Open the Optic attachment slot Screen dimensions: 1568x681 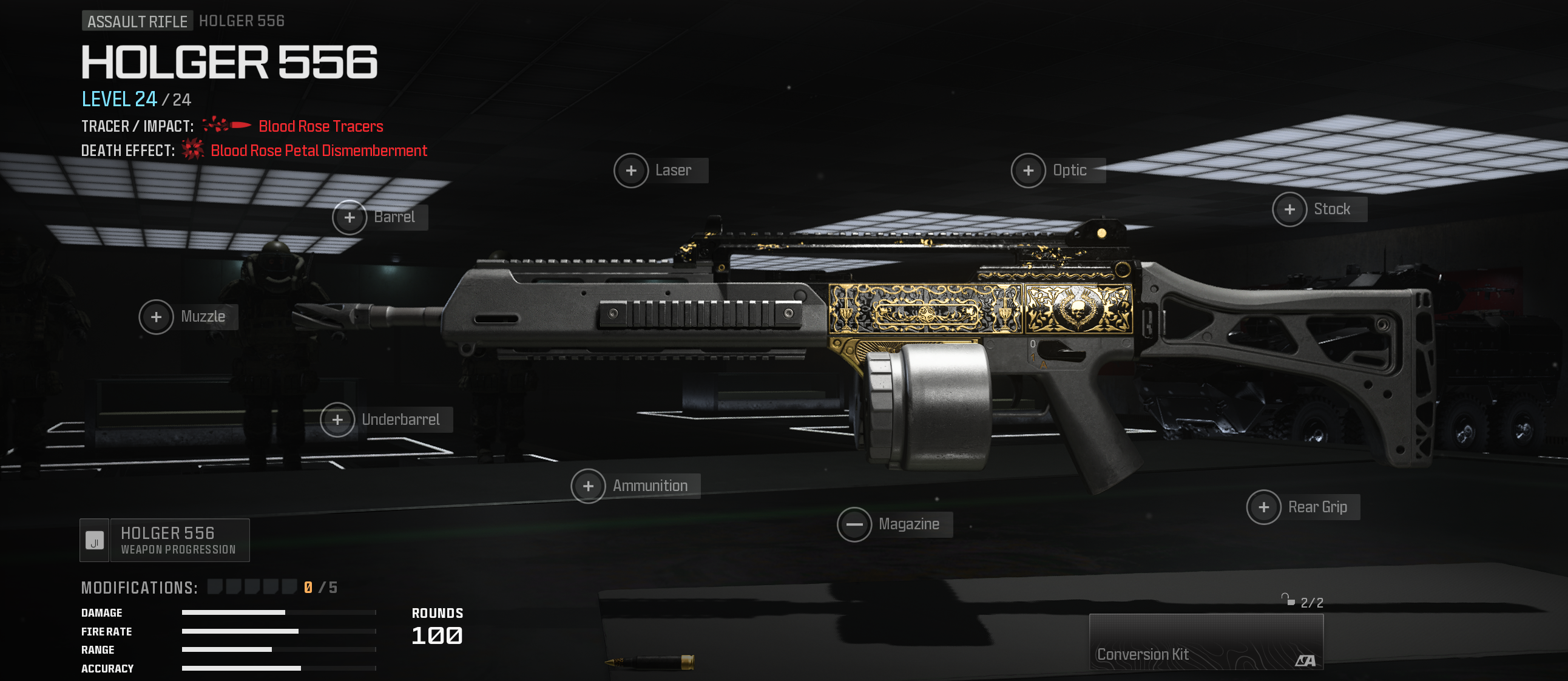click(x=1028, y=171)
